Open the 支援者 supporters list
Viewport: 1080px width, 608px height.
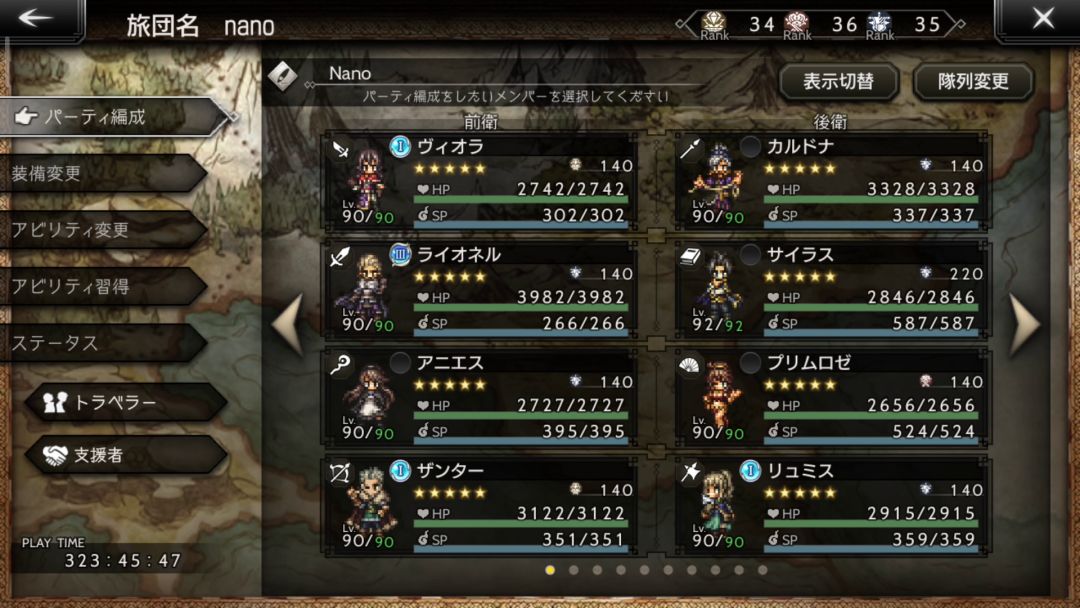[x=125, y=455]
